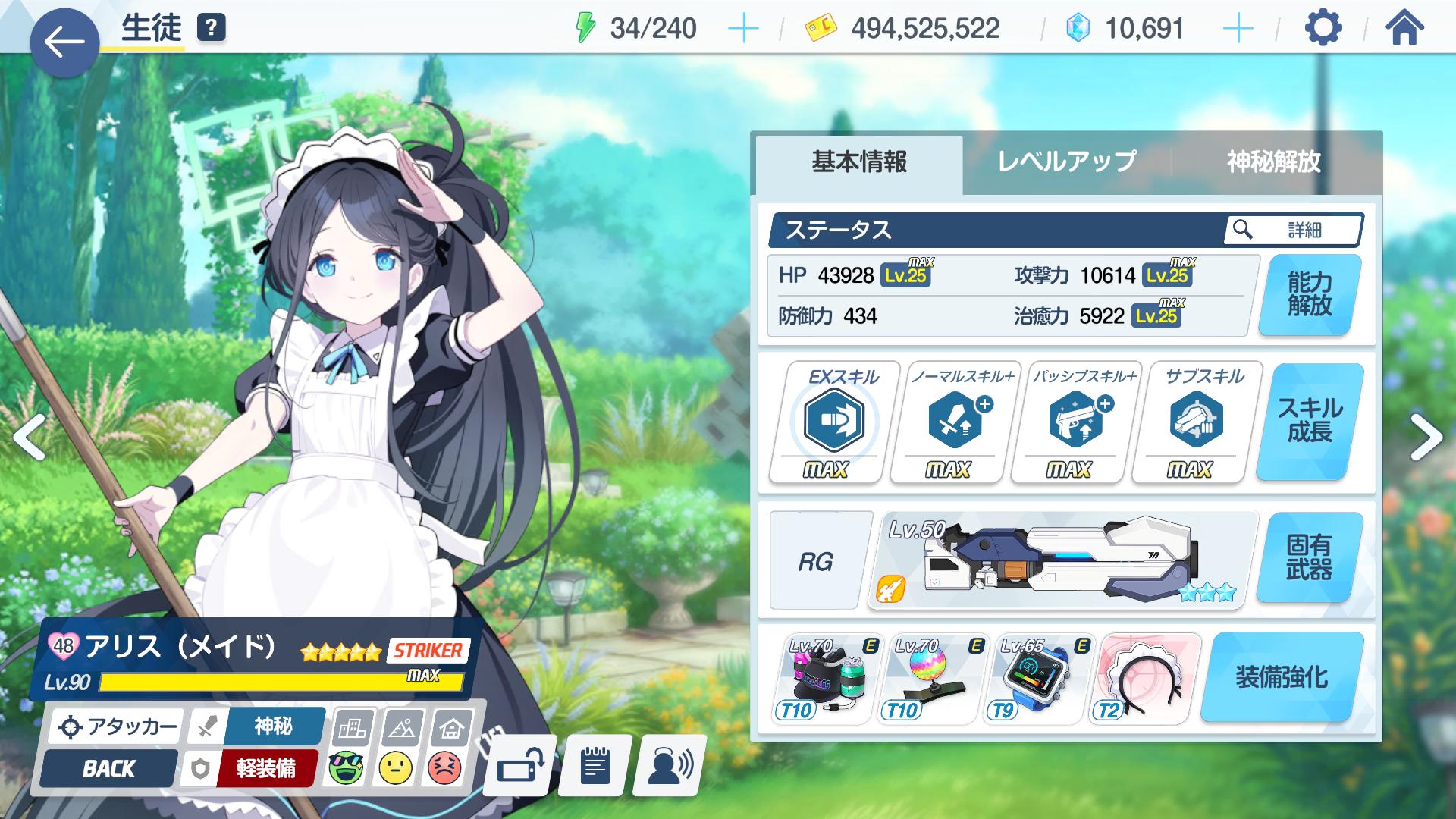Select the T2 maid headband slot
Screen dimensions: 1456x819
coord(1148,677)
